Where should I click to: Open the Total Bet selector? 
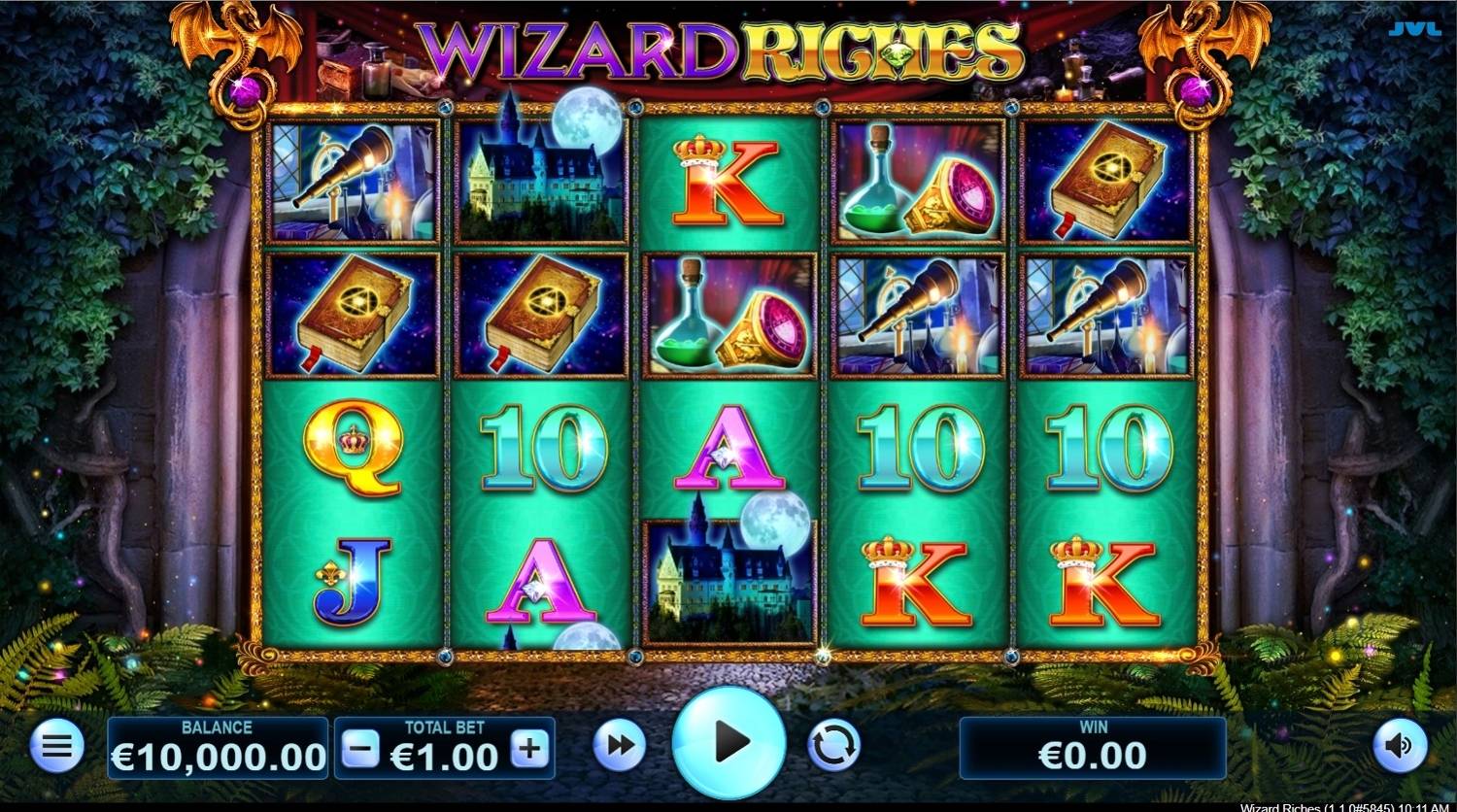pos(442,749)
